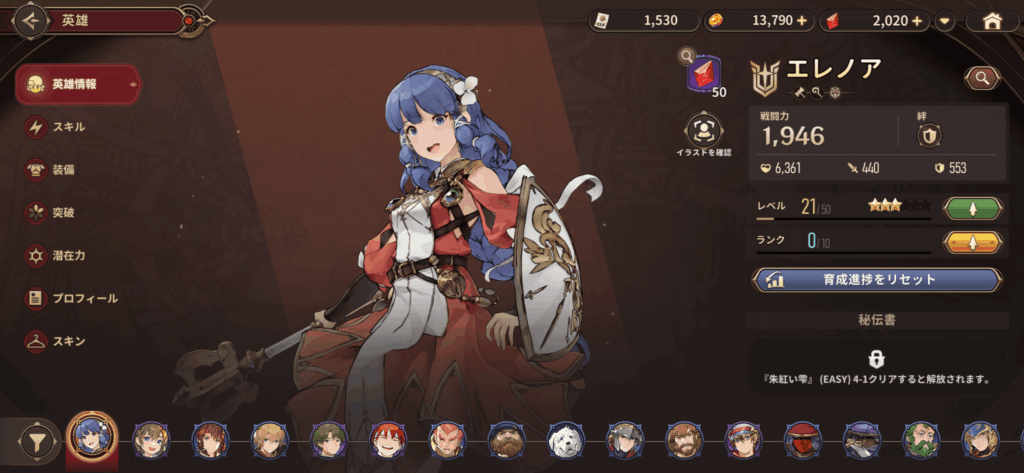Inspect the red crystal shard item

tap(707, 73)
